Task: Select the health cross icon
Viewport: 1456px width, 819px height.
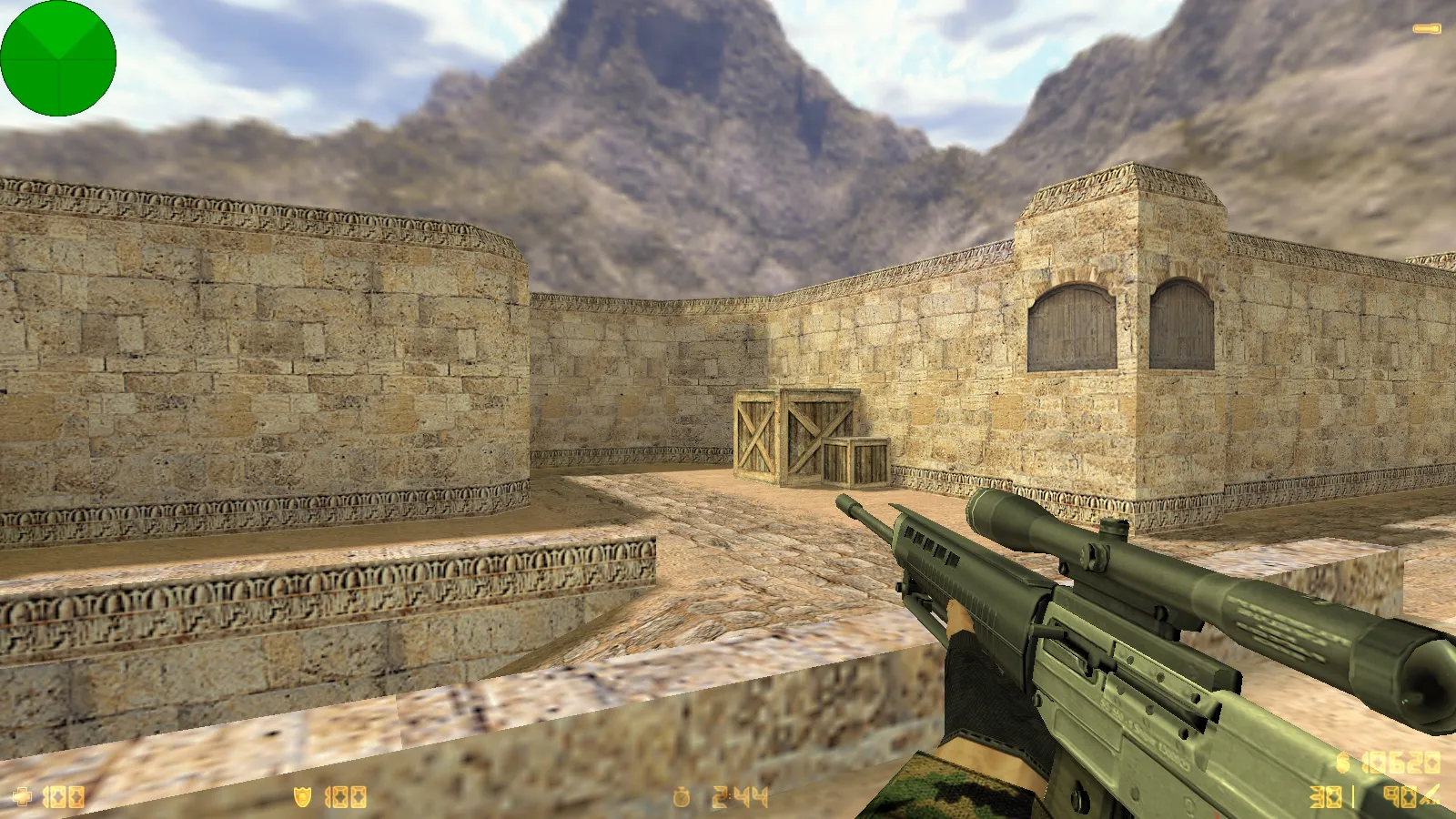Action: coord(23,797)
